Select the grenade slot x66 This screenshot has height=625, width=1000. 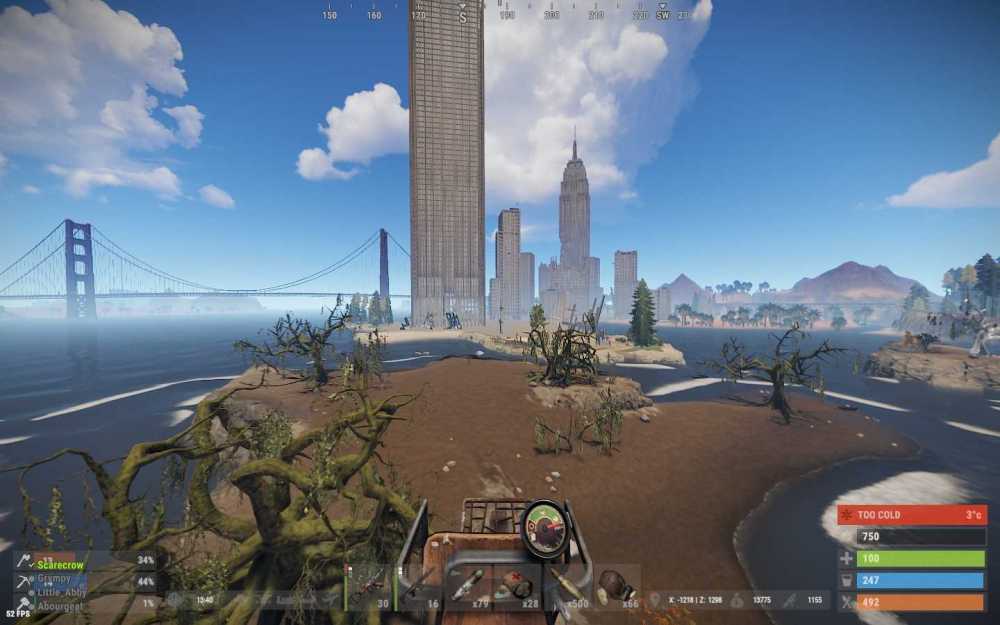coord(617,587)
